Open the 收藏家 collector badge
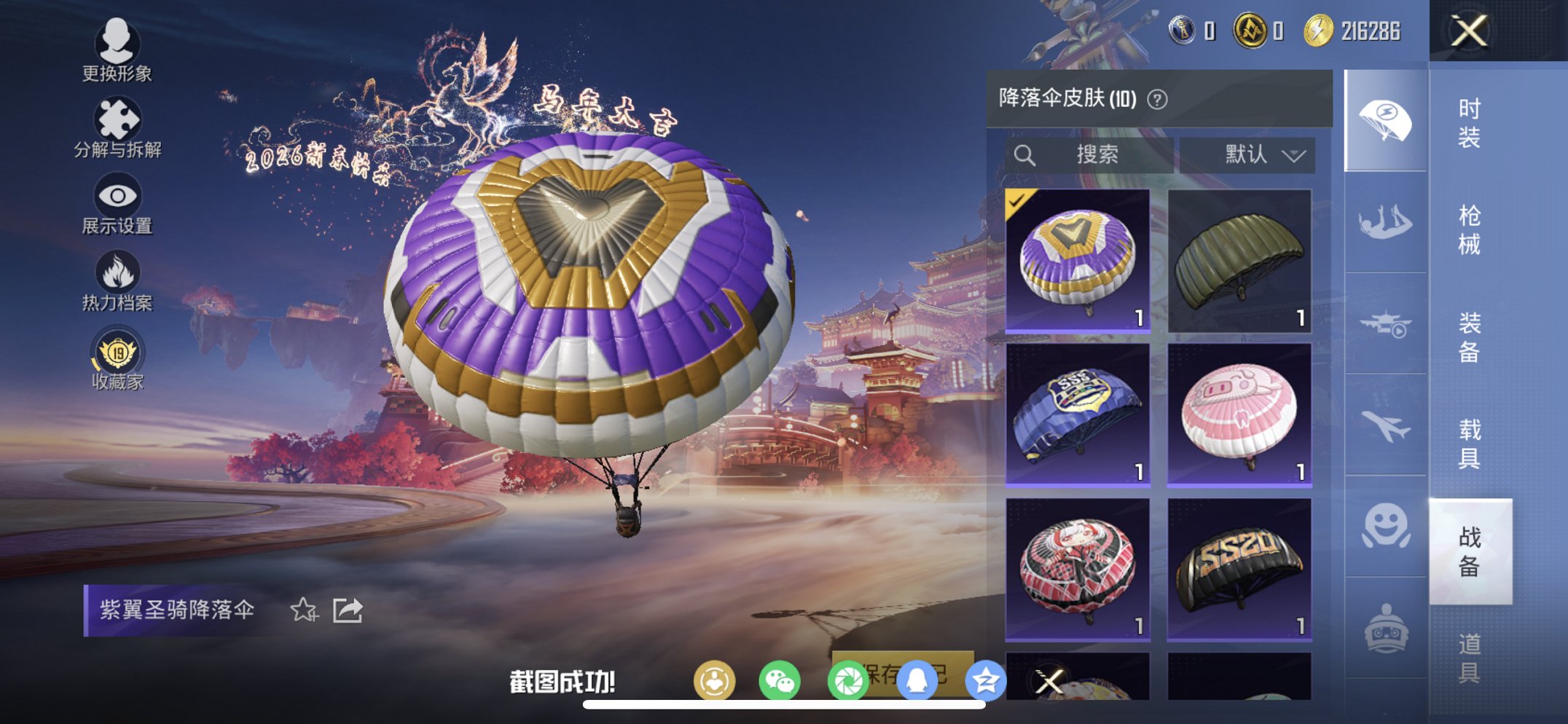The width and height of the screenshot is (1568, 724). click(119, 350)
